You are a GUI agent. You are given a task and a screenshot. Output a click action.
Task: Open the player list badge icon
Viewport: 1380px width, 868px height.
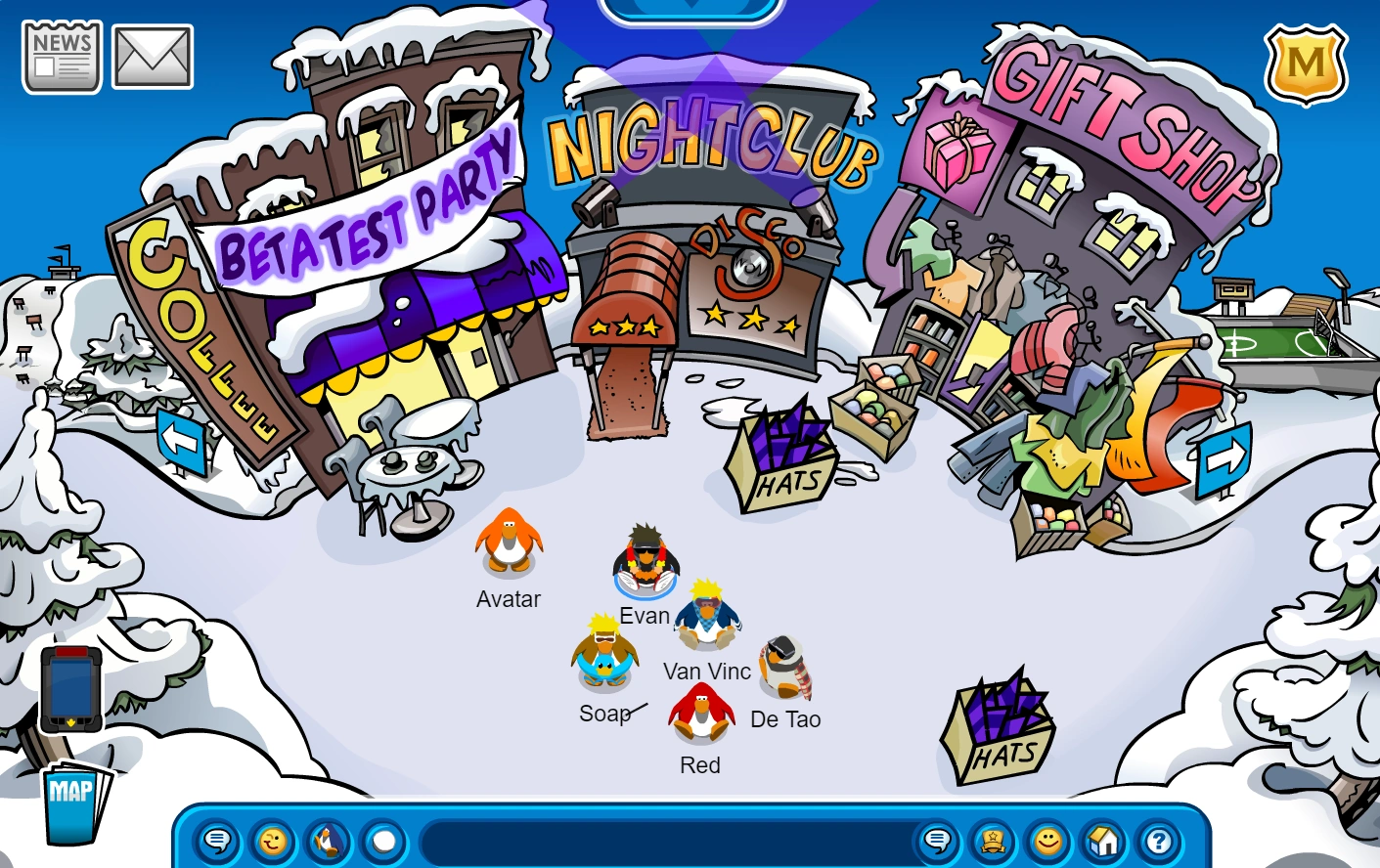pos(994,841)
